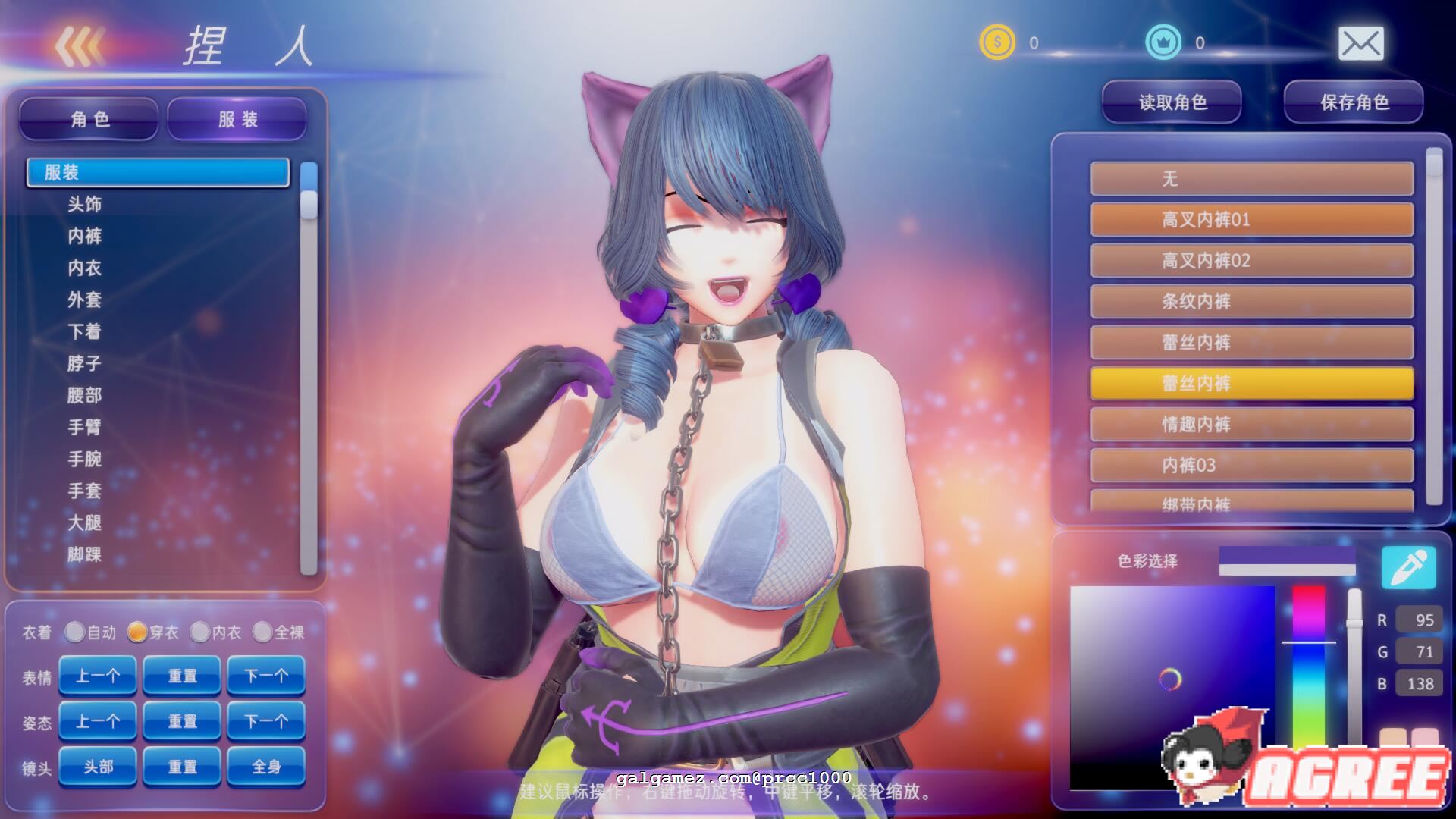Switch clothing mode to 内衣
Image resolution: width=1456 pixels, height=819 pixels.
pos(200,632)
